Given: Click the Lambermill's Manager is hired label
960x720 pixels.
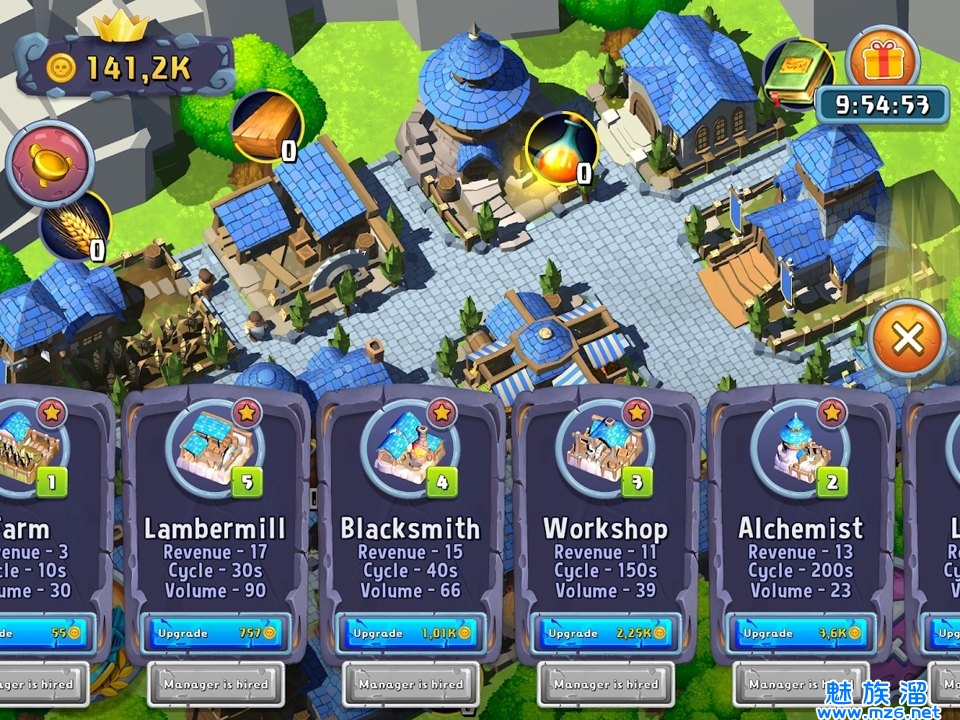Looking at the screenshot, I should 214,684.
